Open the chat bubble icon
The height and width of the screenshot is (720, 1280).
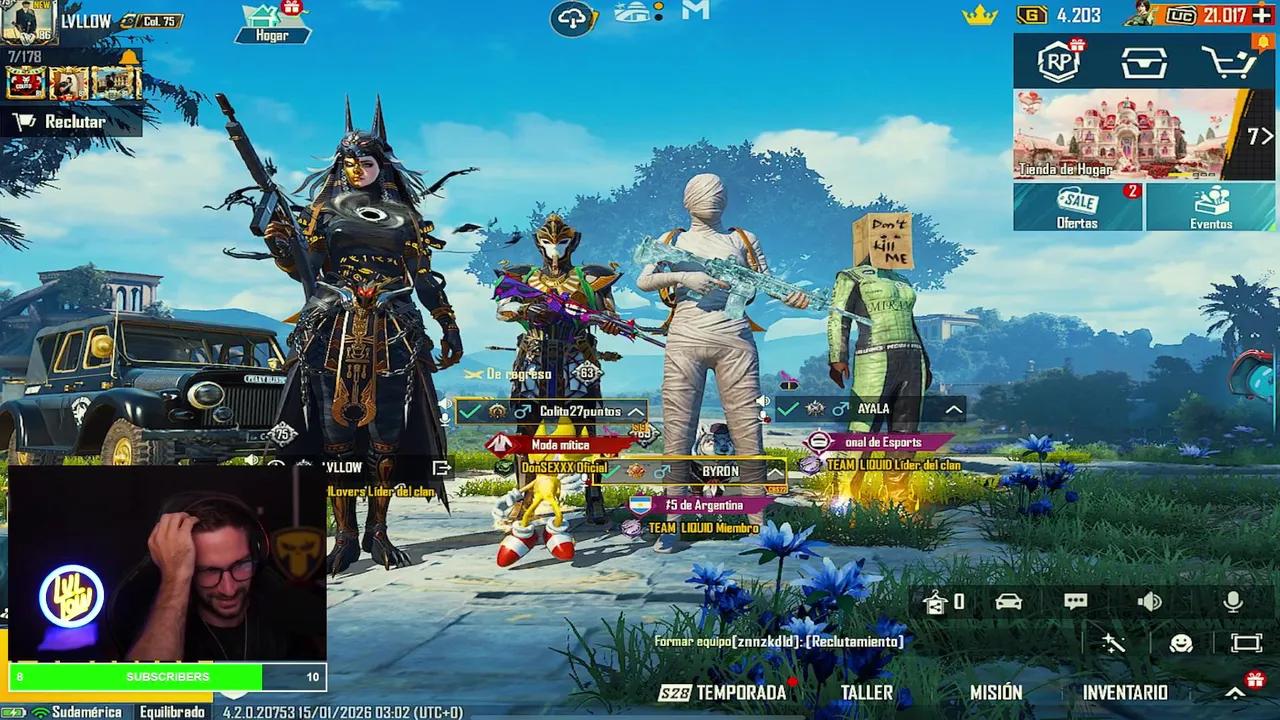pyautogui.click(x=1076, y=601)
